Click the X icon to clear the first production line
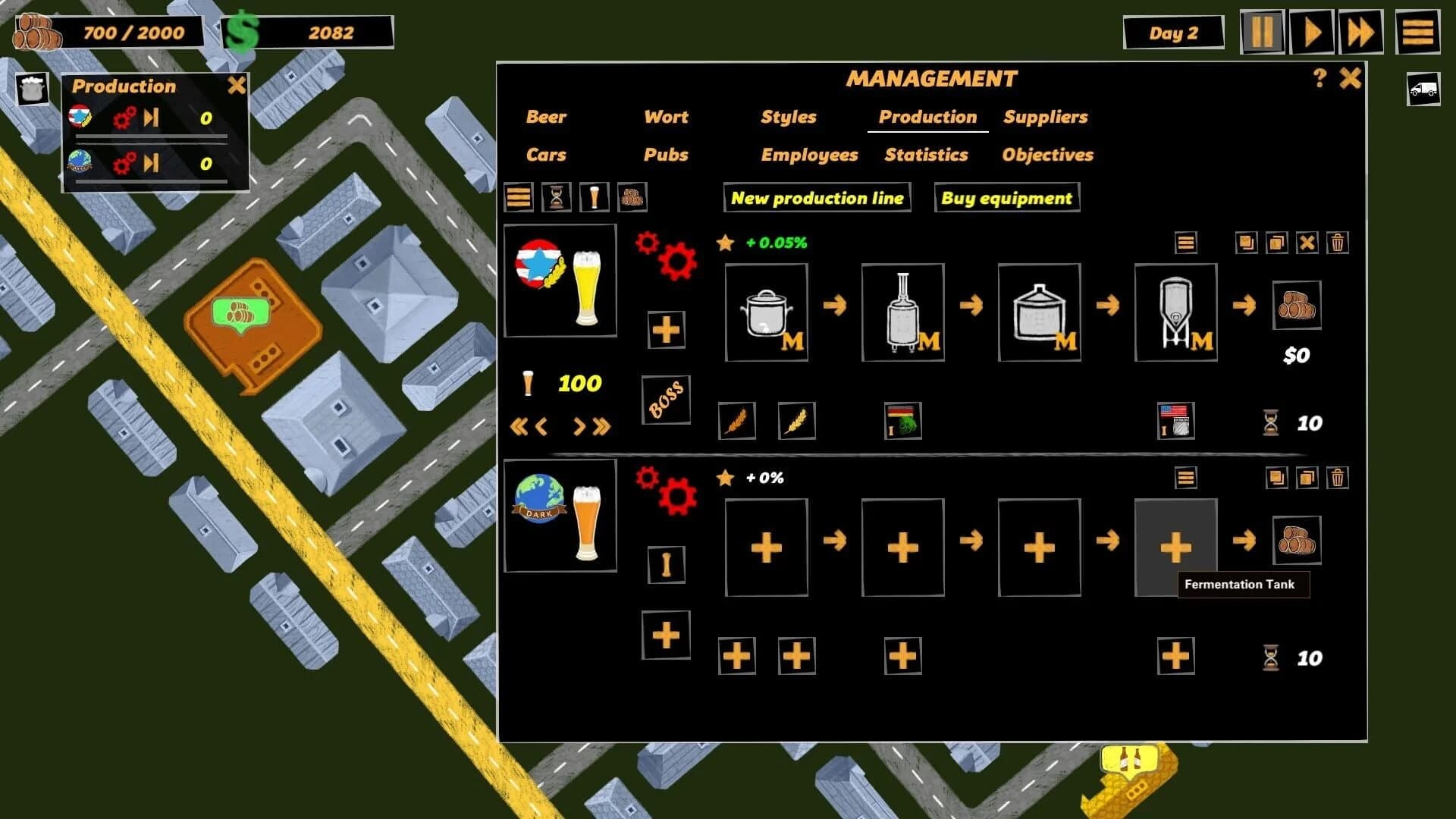 1306,244
